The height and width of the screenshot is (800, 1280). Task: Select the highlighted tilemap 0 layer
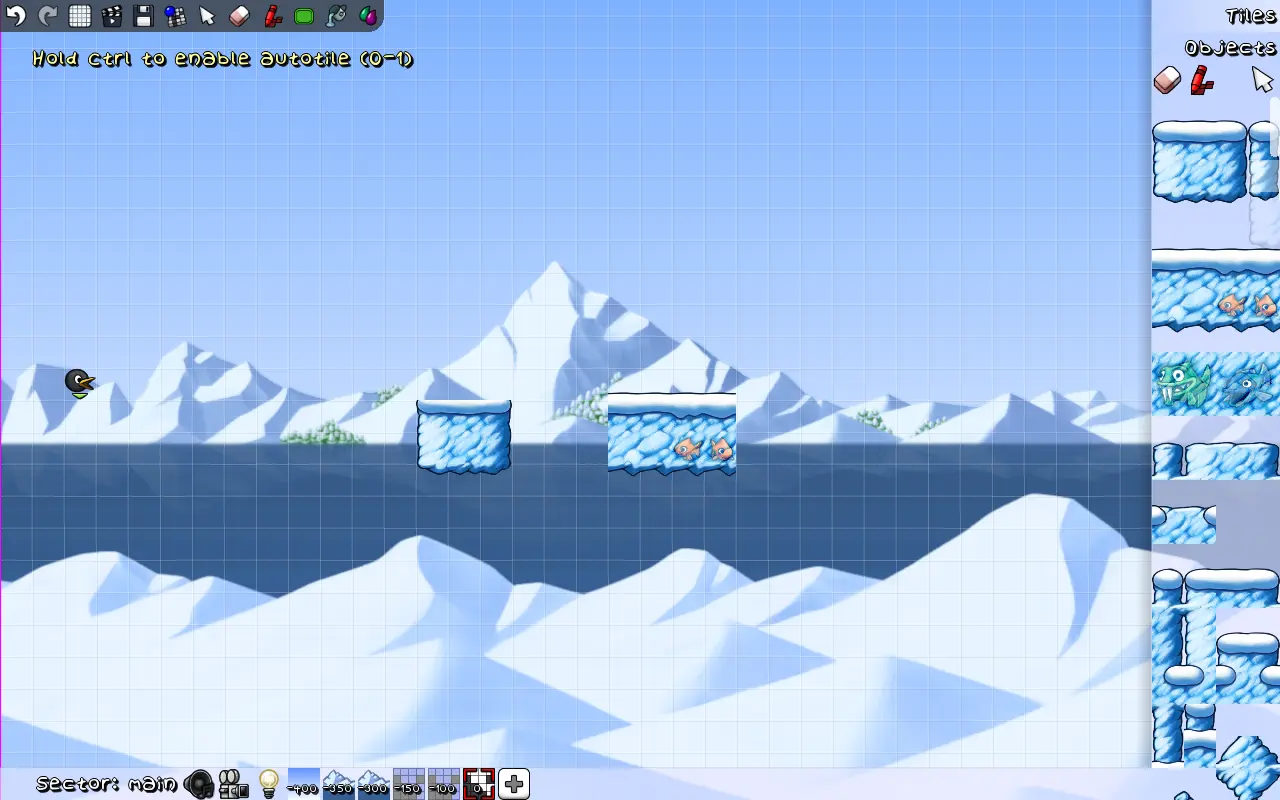pyautogui.click(x=478, y=784)
